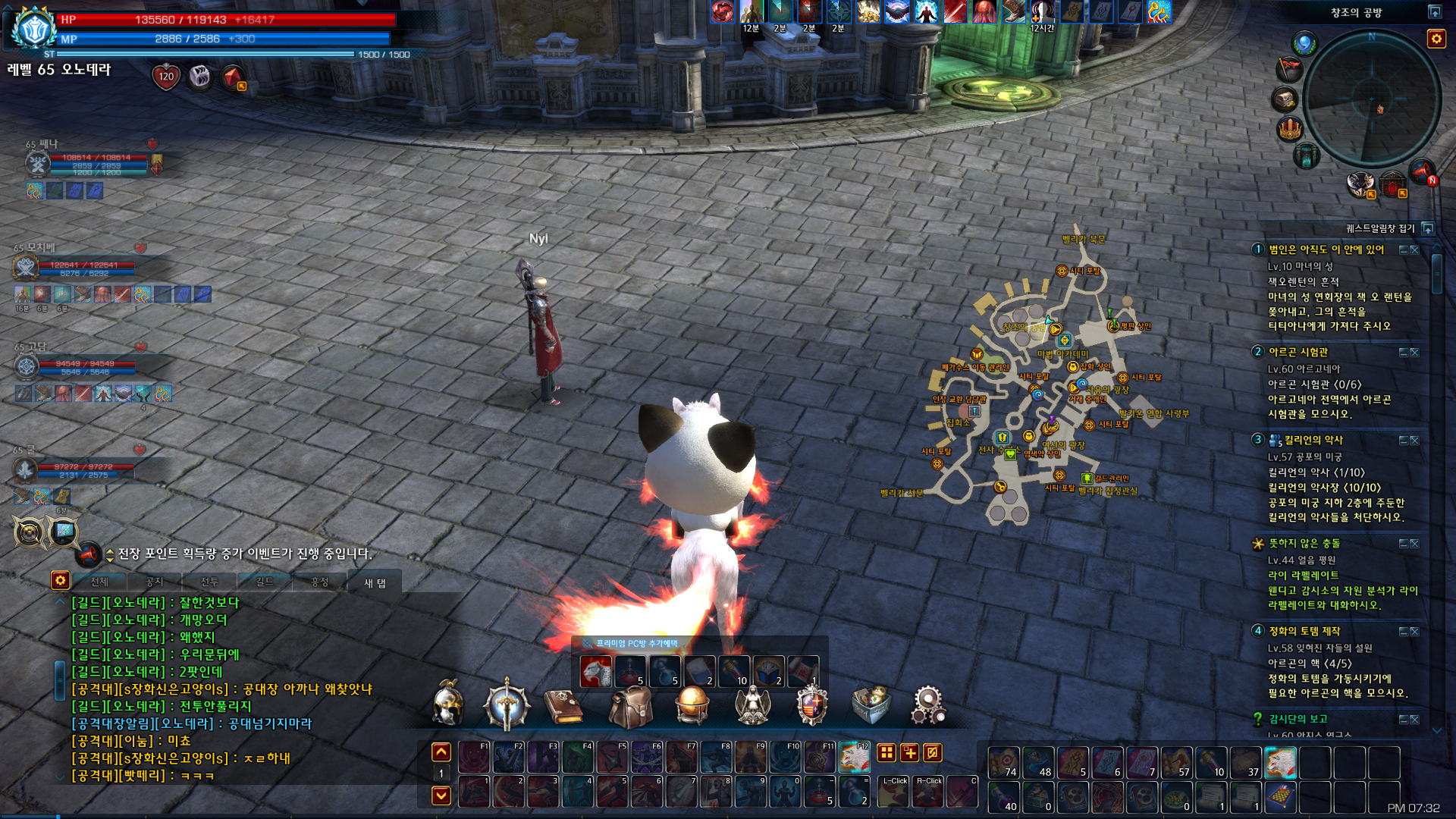Open the 새 탭 chat tab
This screenshot has height=819, width=1456.
point(375,582)
